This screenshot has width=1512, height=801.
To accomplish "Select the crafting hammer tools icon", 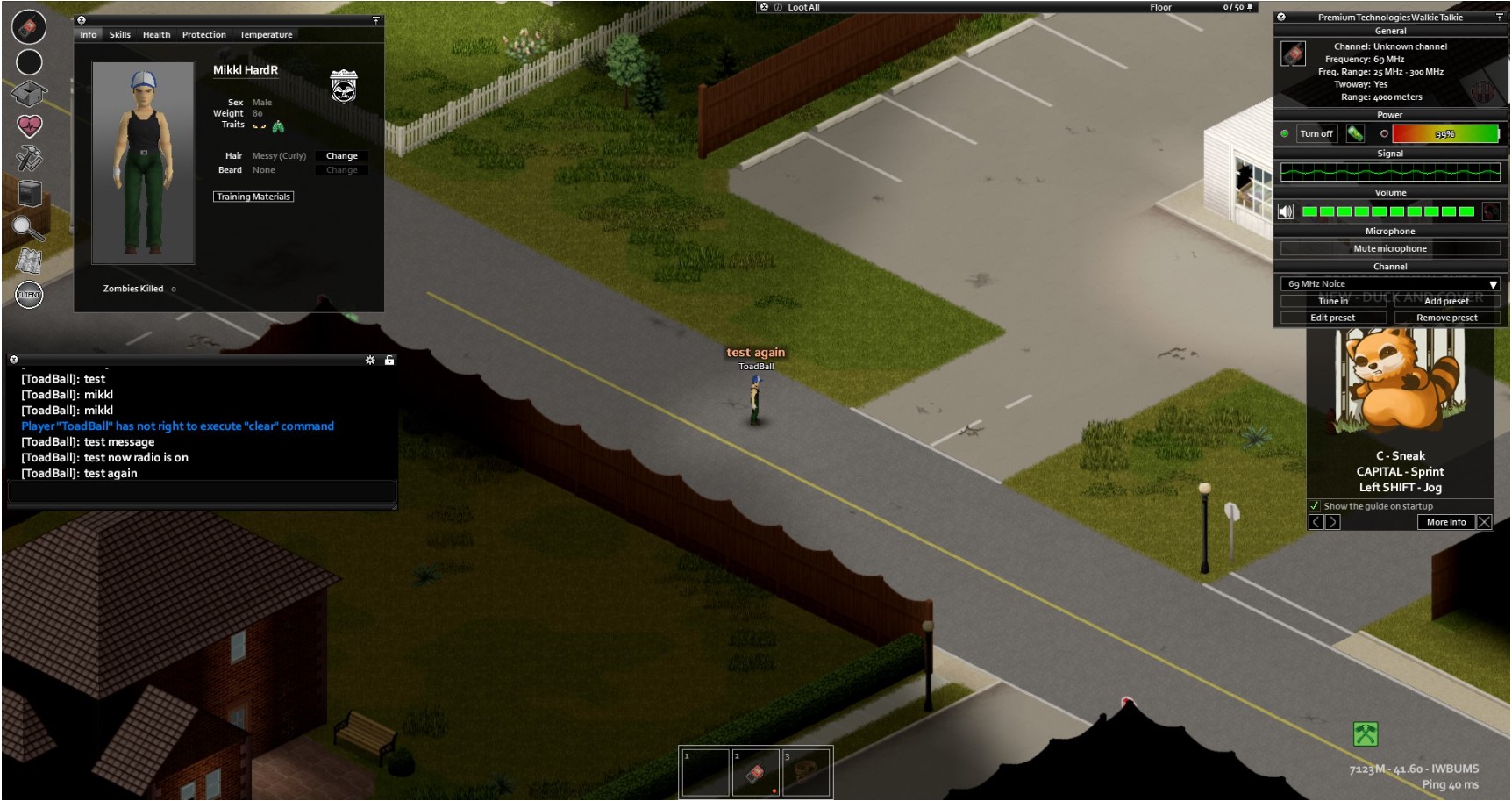I will tap(30, 158).
